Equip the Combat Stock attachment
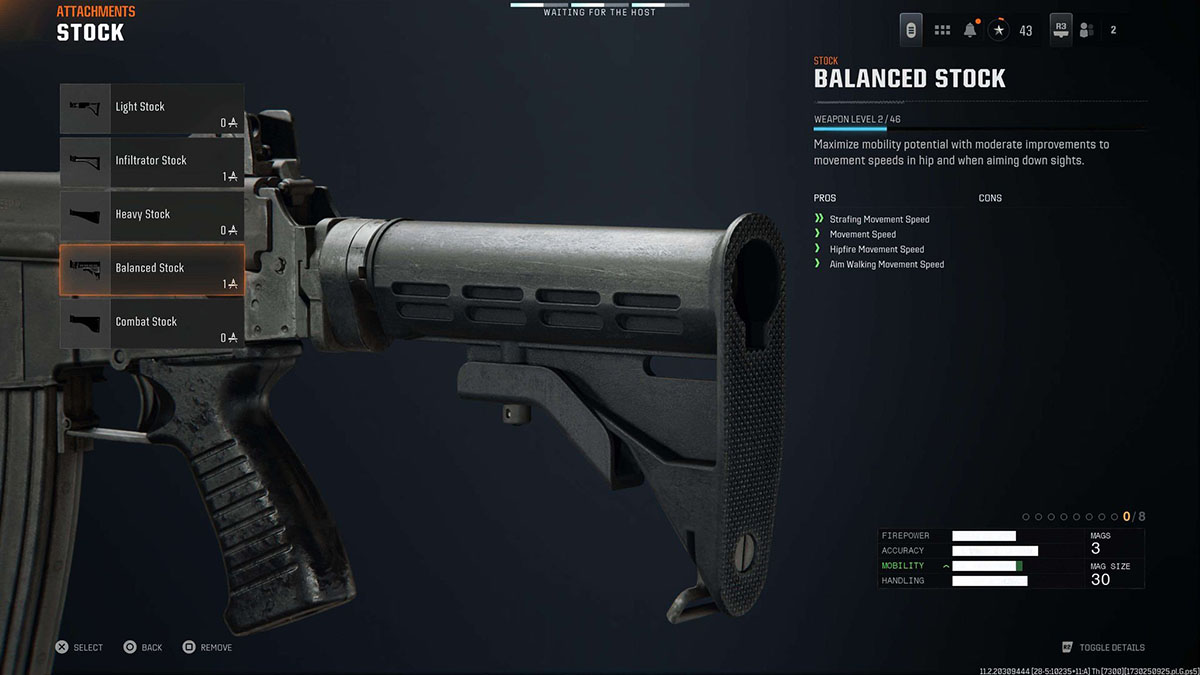 click(x=151, y=322)
